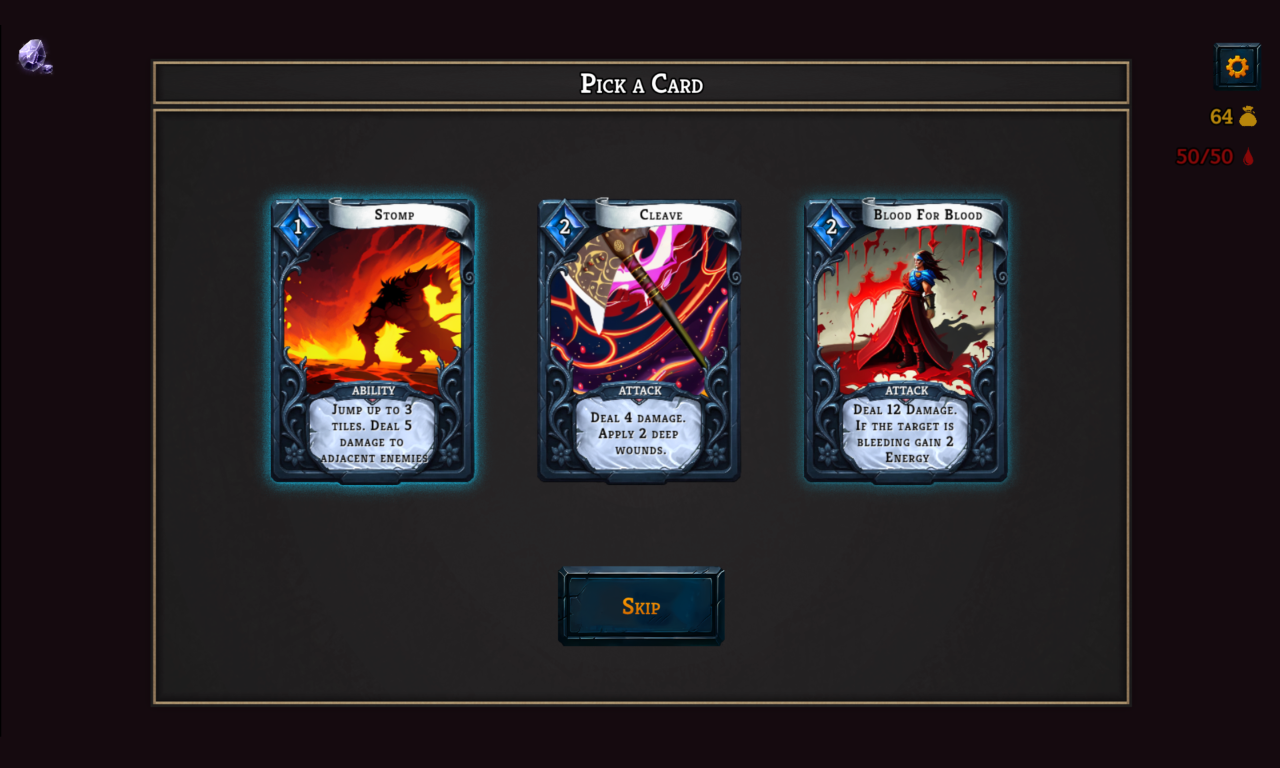The height and width of the screenshot is (768, 1280).
Task: Open settings via the gear icon
Action: point(1237,66)
